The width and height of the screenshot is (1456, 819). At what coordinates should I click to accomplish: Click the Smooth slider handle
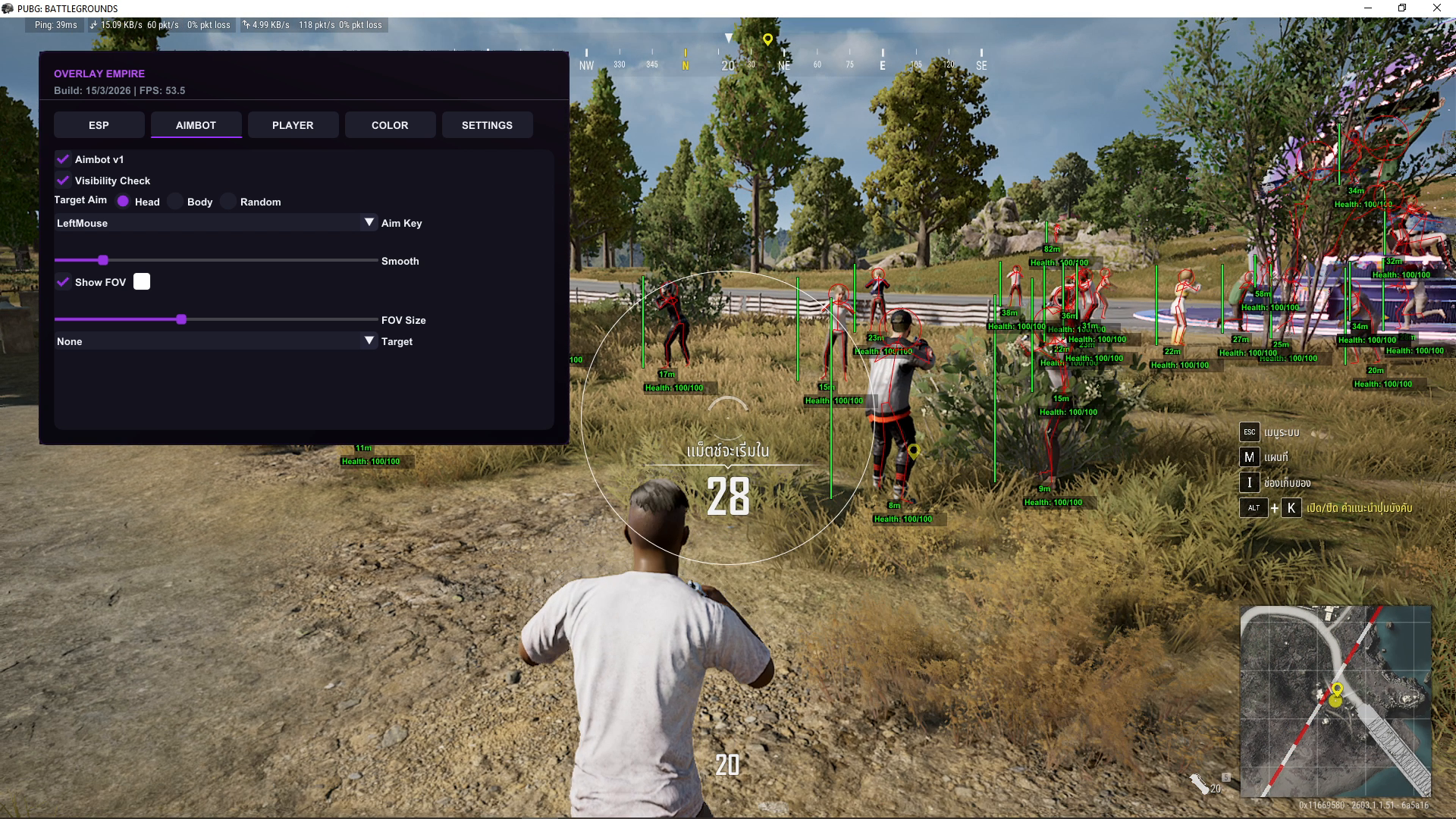pyautogui.click(x=103, y=259)
